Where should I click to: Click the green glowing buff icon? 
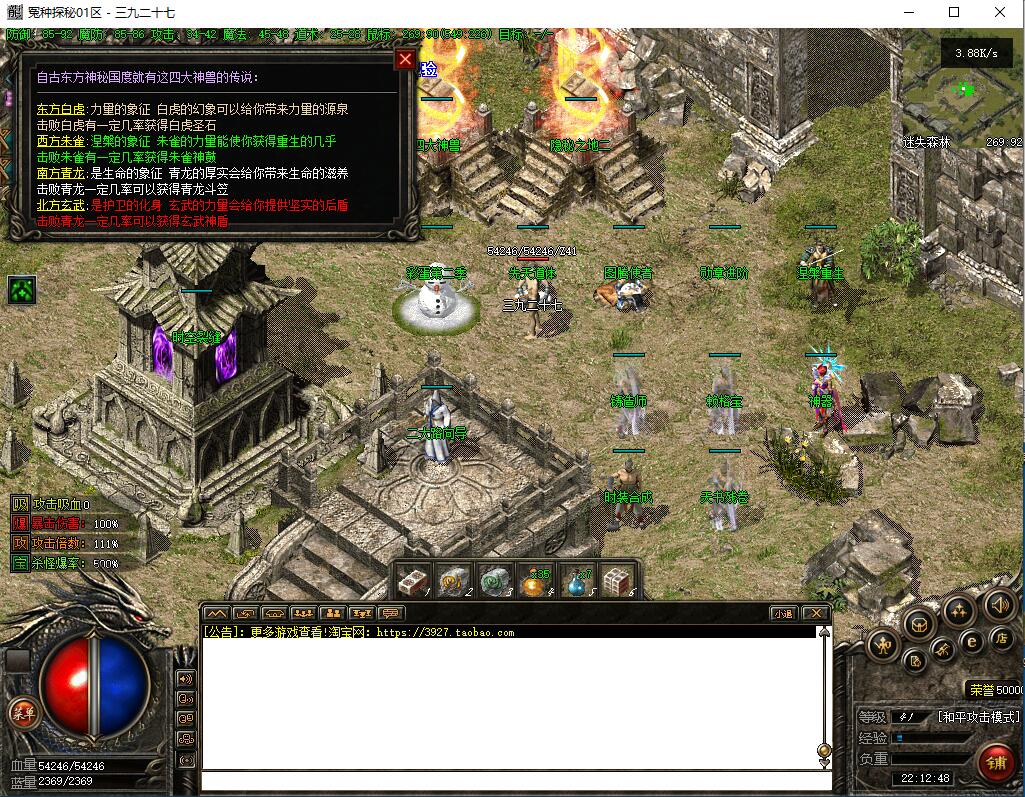[x=22, y=290]
